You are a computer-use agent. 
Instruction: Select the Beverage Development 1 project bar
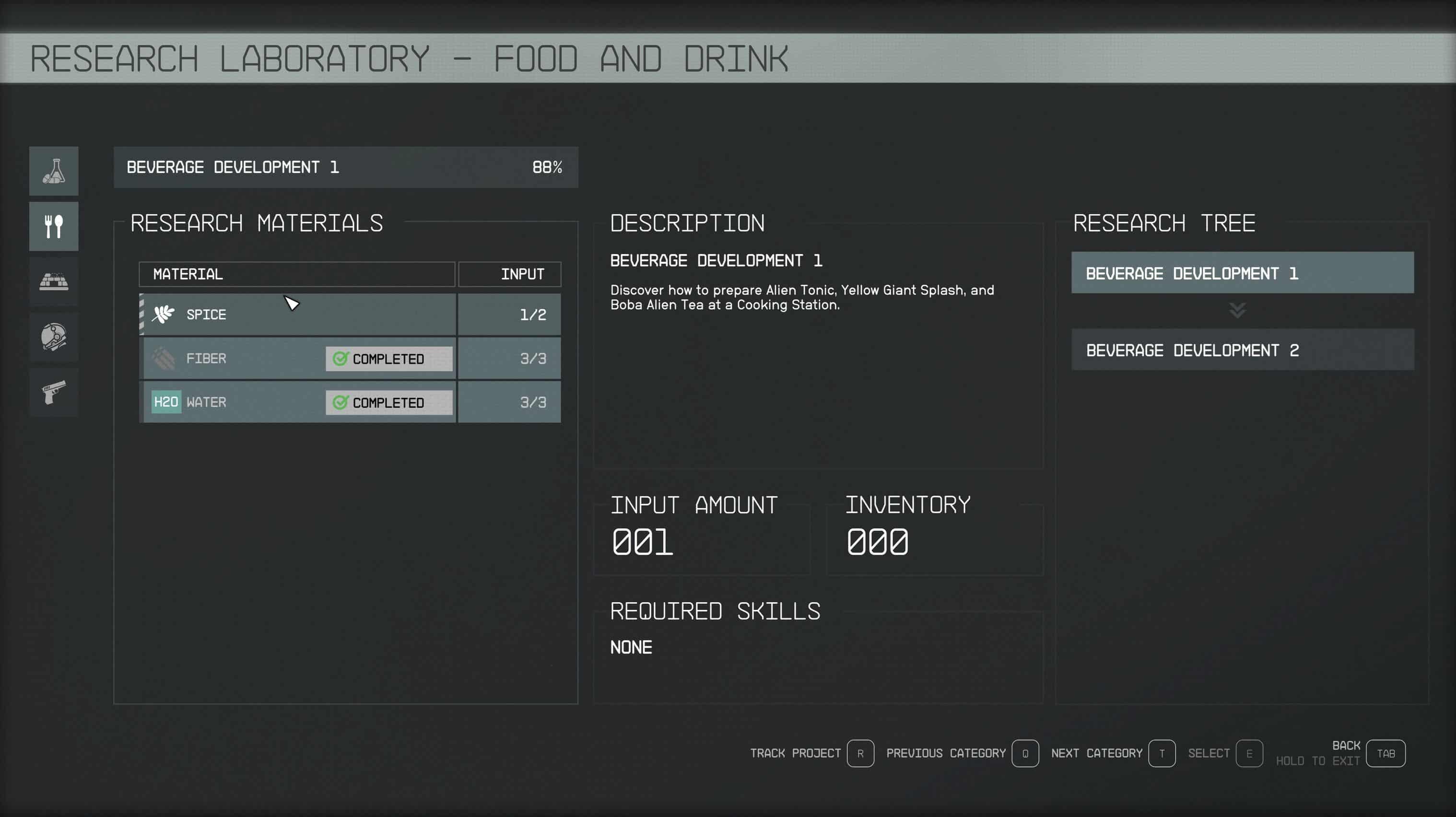click(345, 167)
